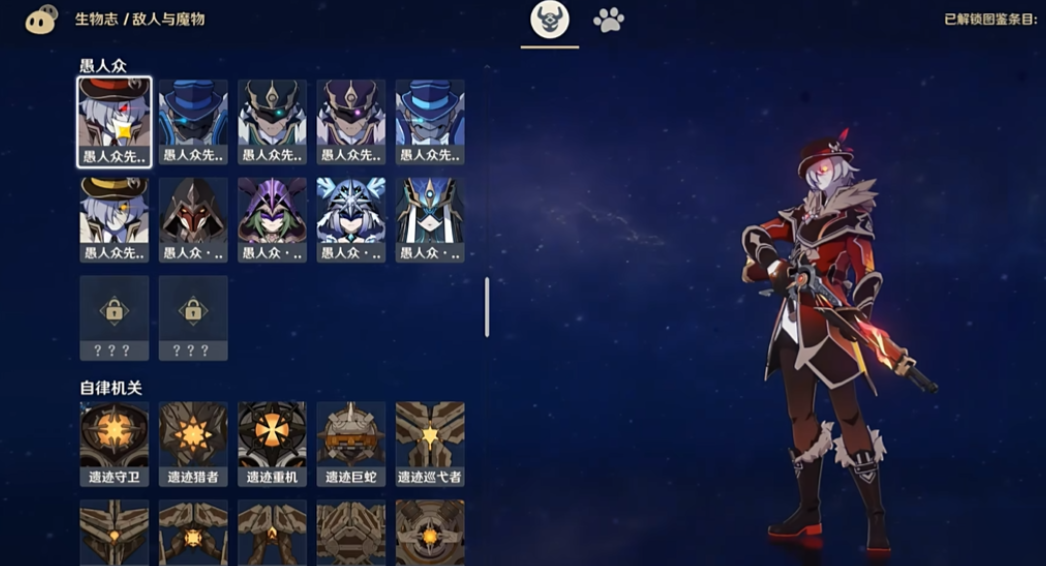
Task: Choose the 遗迹重机 entry
Action: click(272, 444)
